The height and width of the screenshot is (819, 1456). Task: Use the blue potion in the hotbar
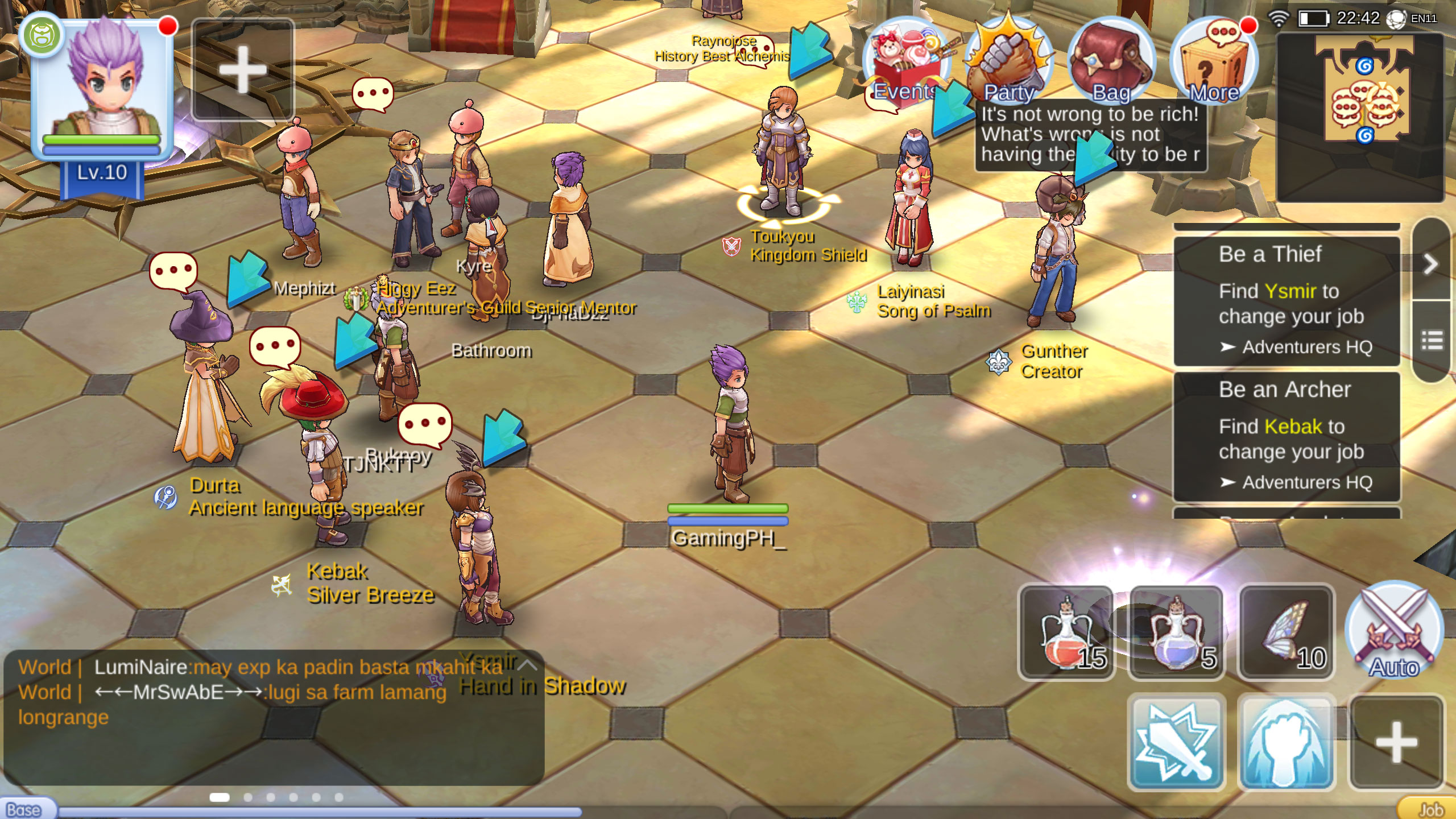[1176, 632]
